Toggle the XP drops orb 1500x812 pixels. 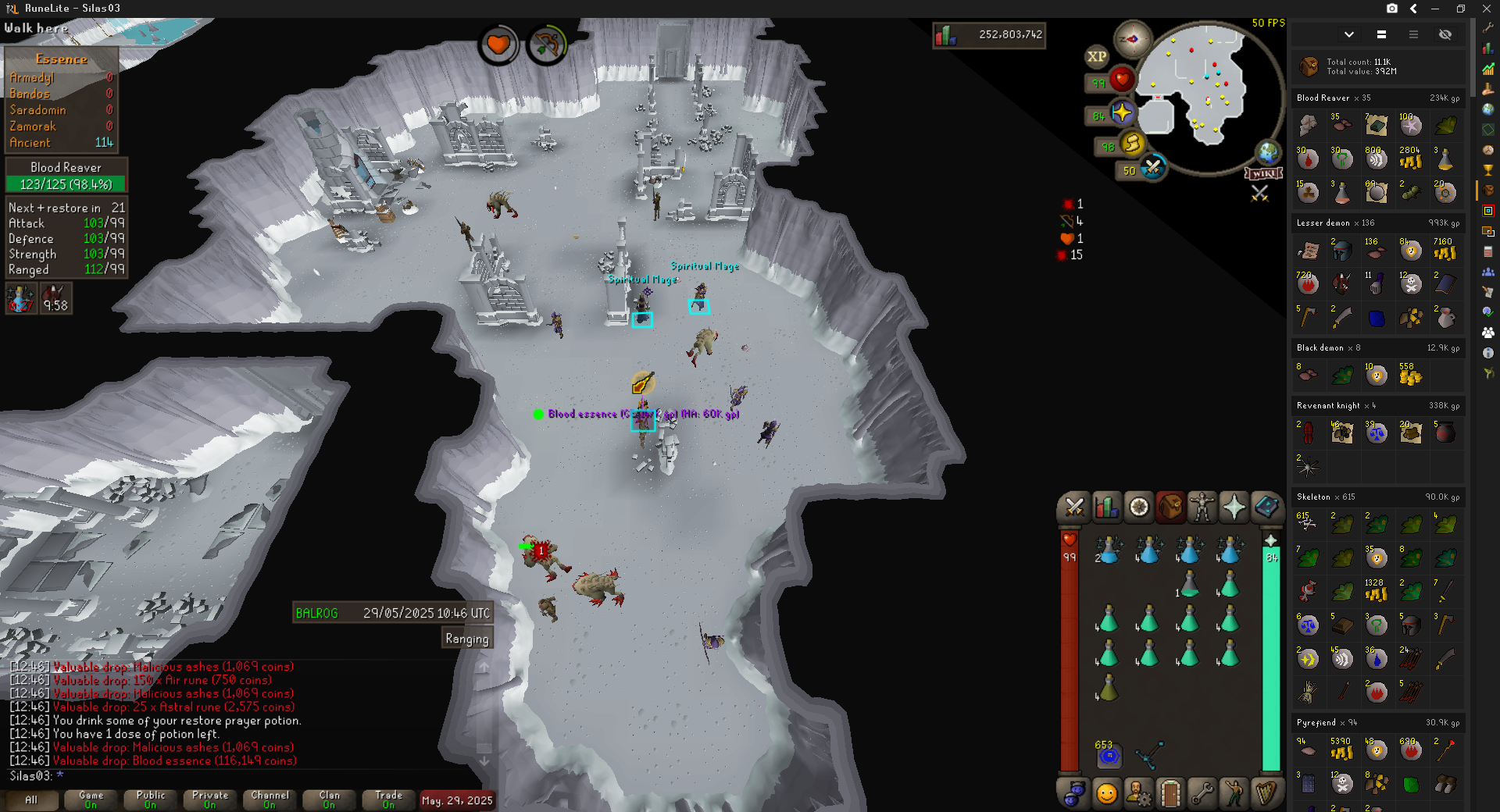(x=1096, y=56)
